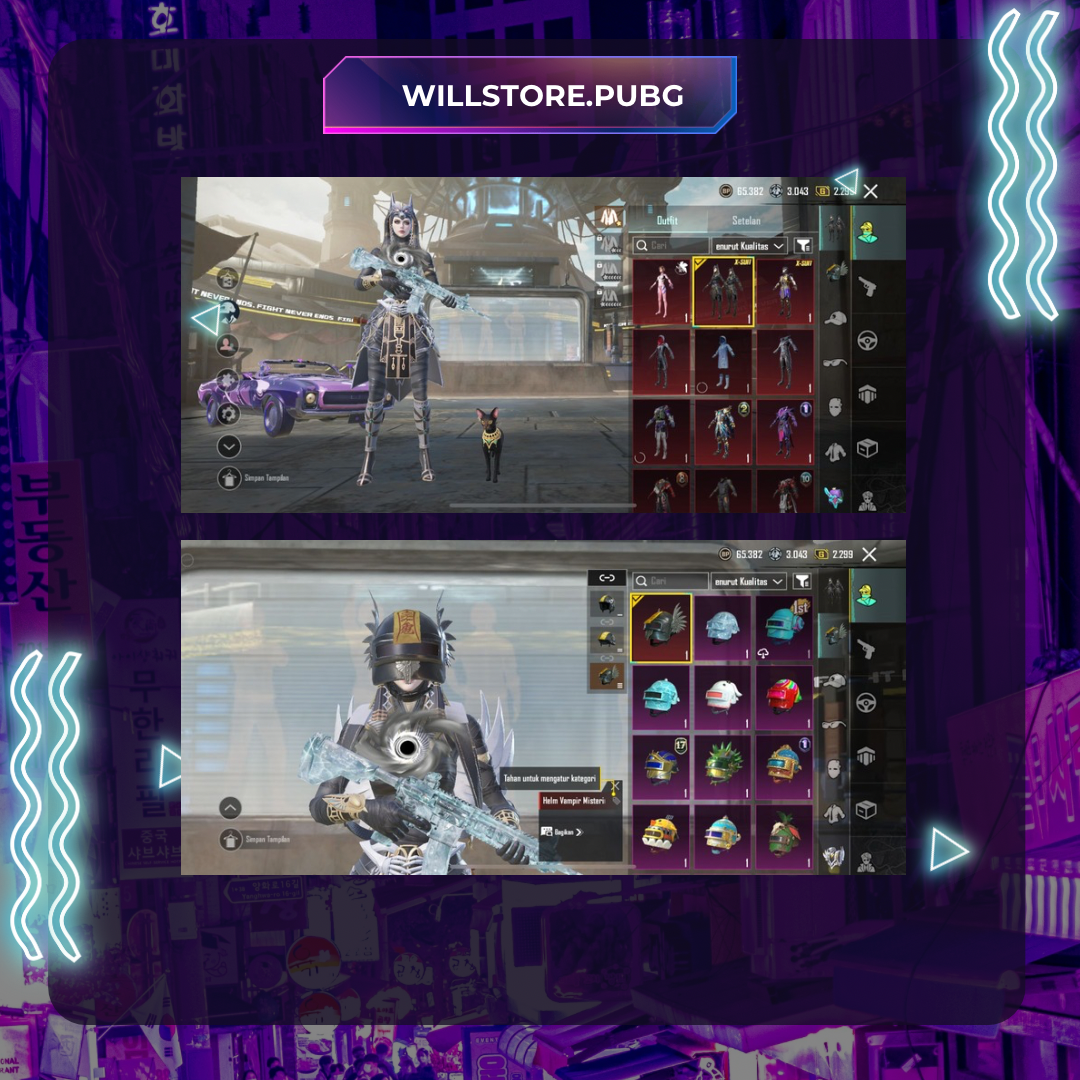Equip the rainbow-striped red helmet
Viewport: 1080px width, 1080px height.
click(x=783, y=697)
